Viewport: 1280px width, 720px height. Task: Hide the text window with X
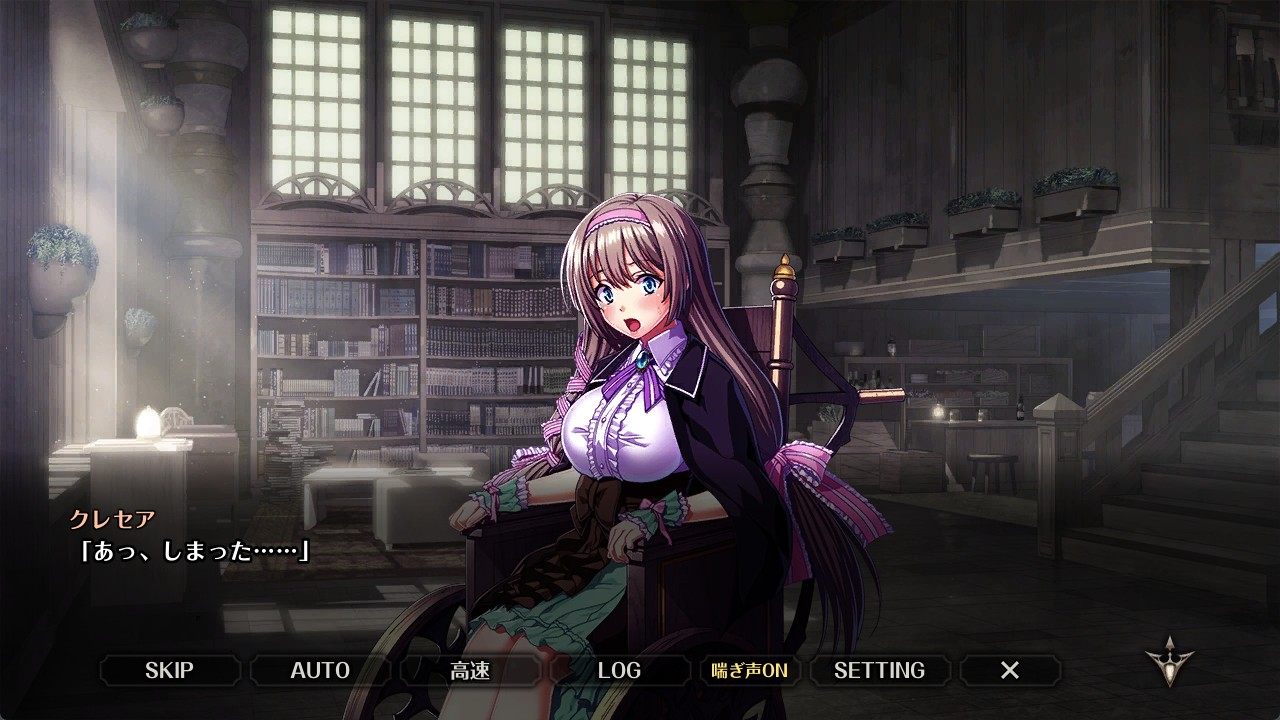coord(1010,670)
